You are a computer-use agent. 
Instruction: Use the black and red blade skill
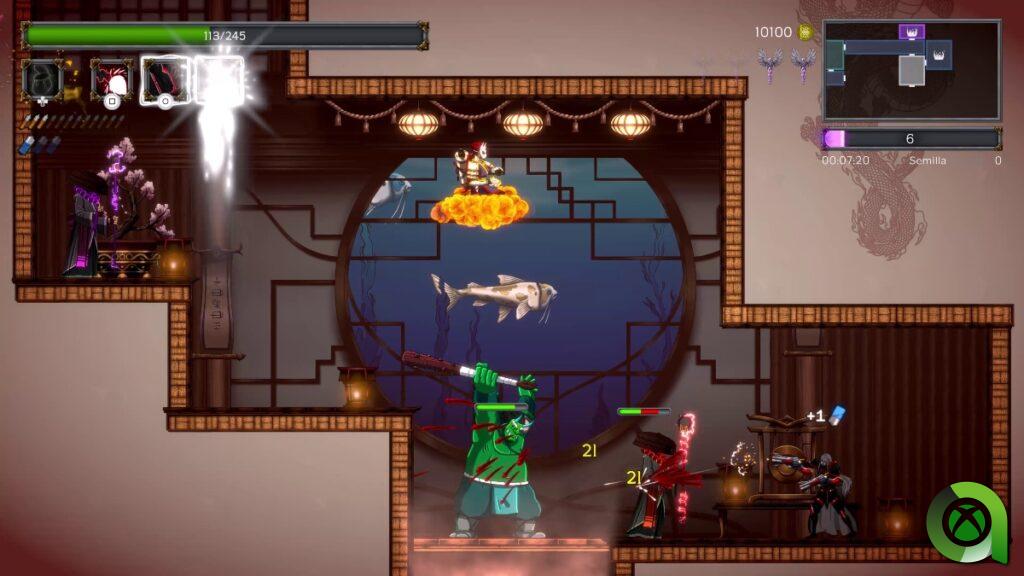(164, 78)
